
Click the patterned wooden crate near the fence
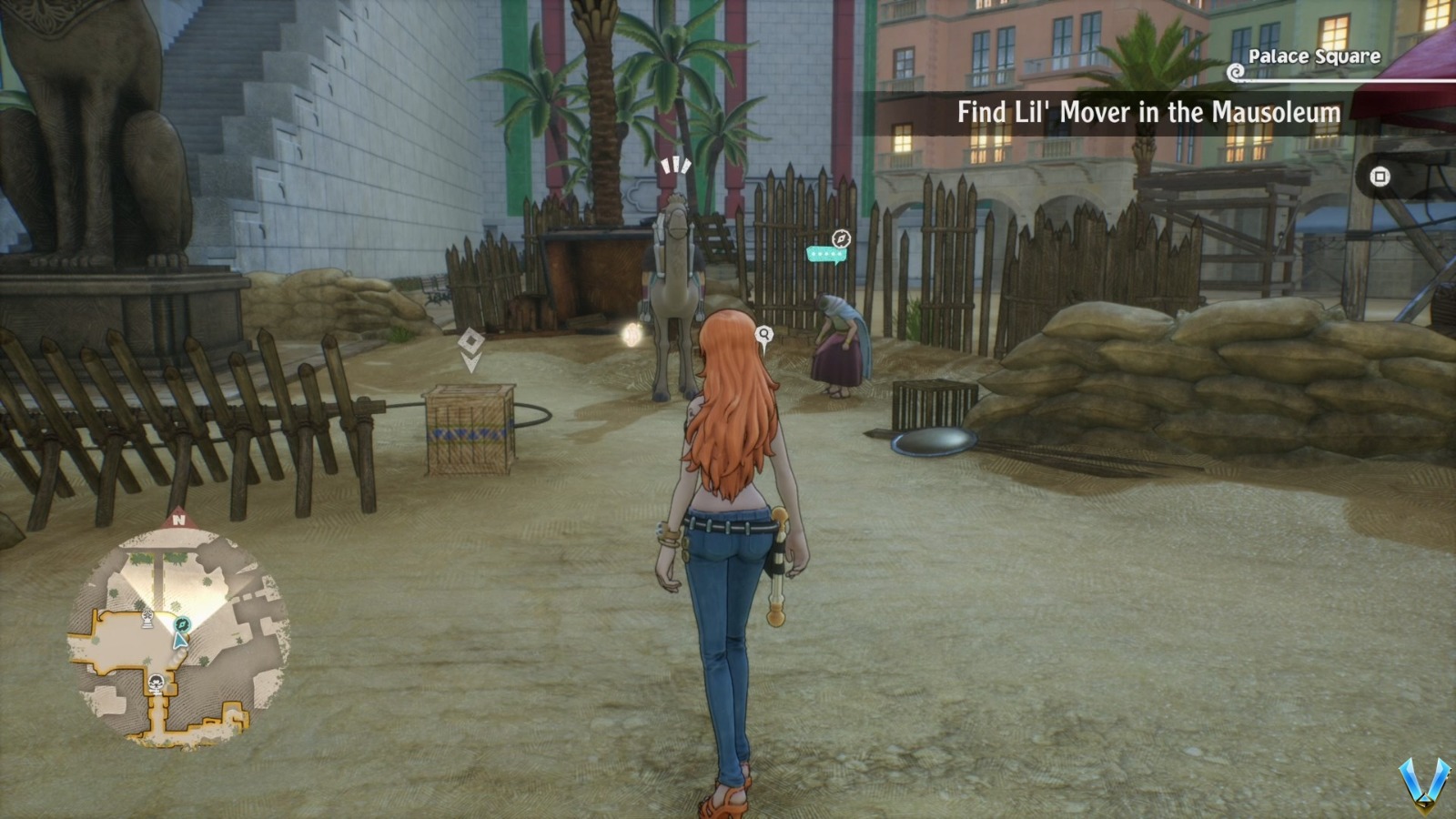469,428
